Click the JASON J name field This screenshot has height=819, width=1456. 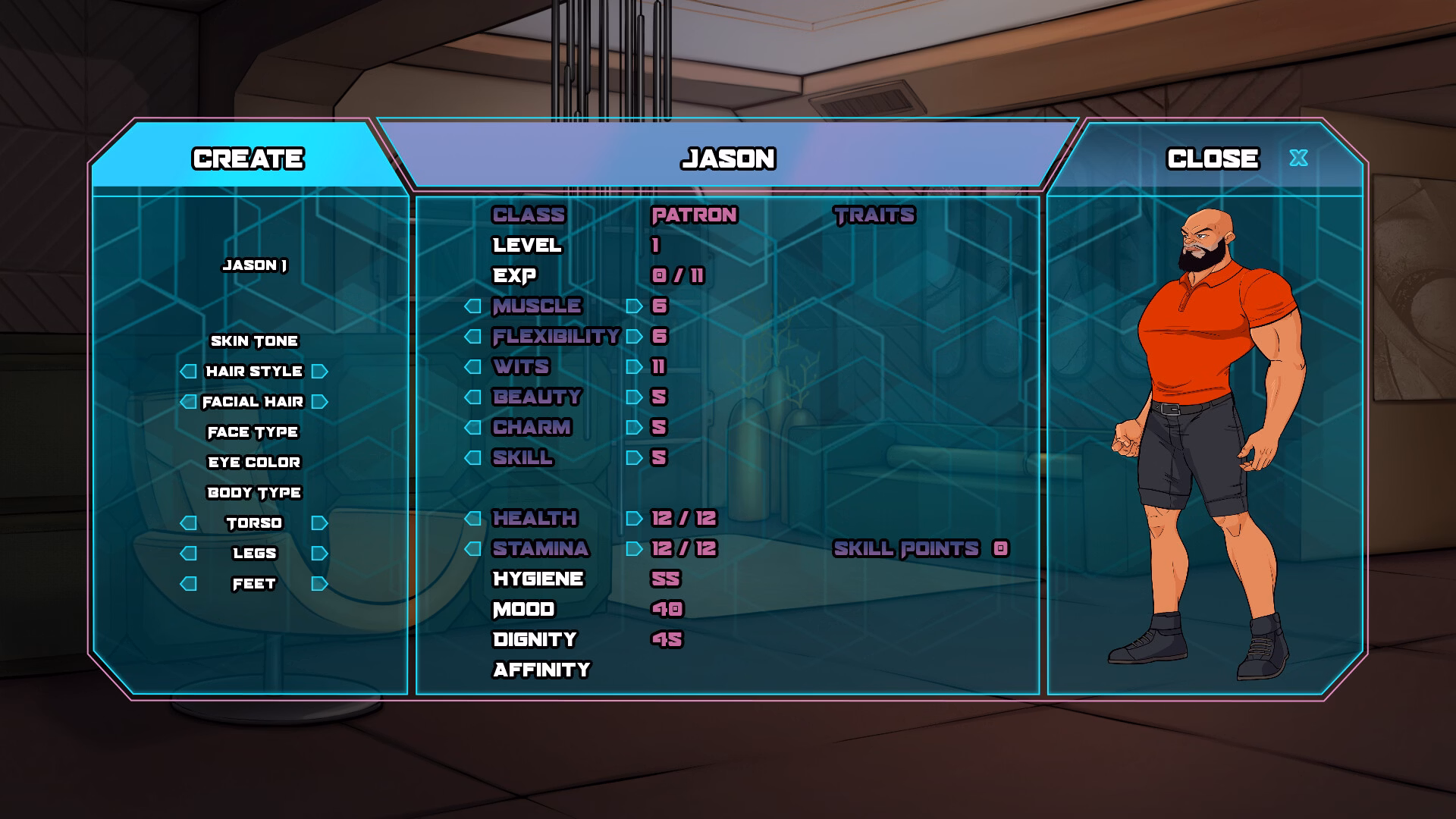(253, 267)
